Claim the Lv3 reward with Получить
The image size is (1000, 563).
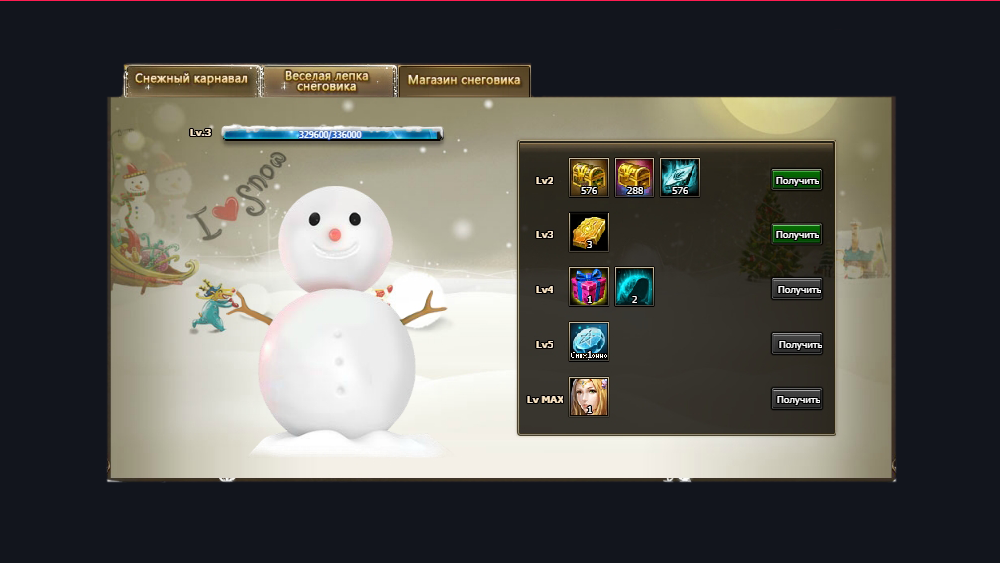pyautogui.click(x=797, y=235)
